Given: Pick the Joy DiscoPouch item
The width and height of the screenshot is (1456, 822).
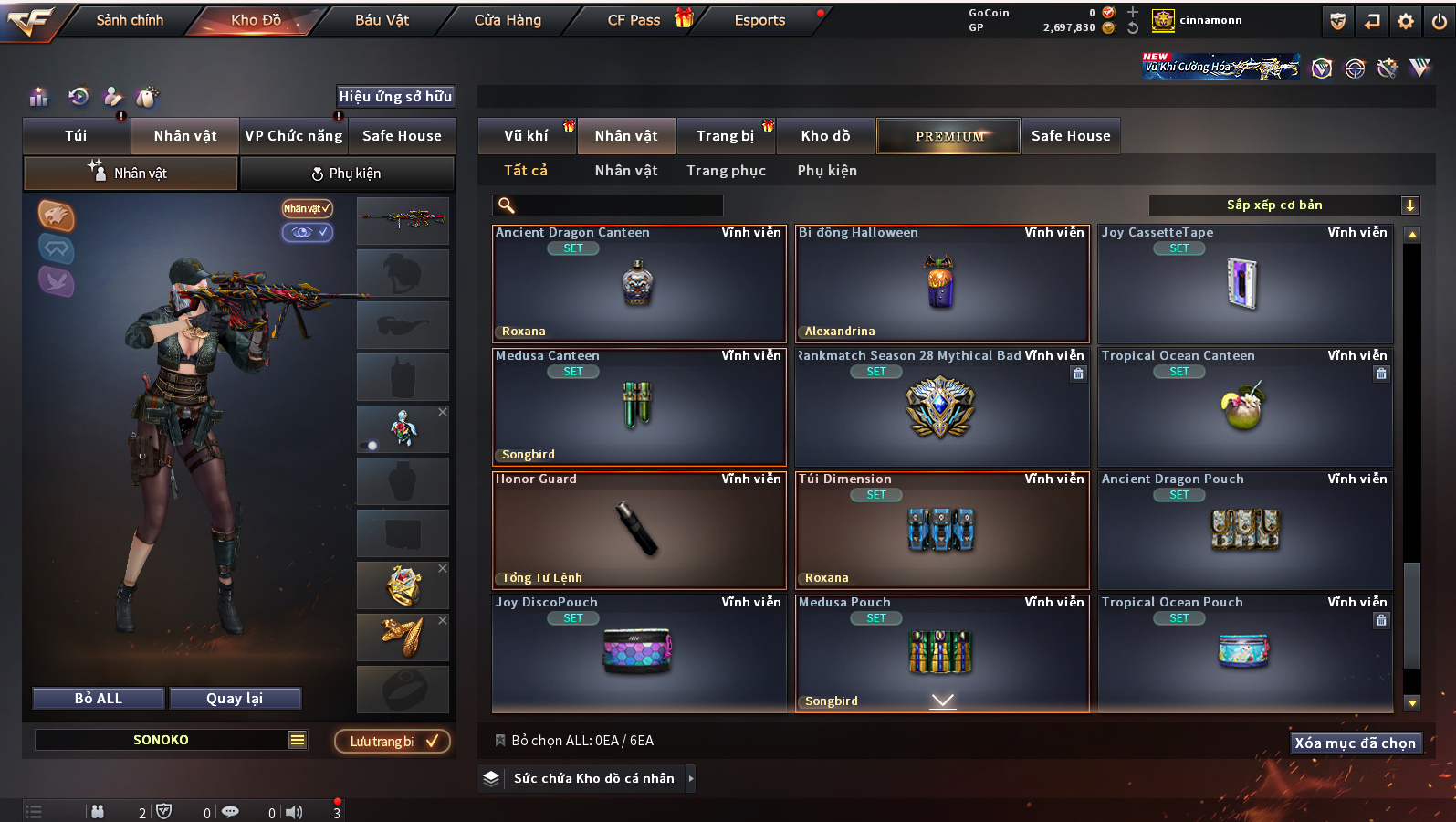Looking at the screenshot, I should [x=638, y=654].
